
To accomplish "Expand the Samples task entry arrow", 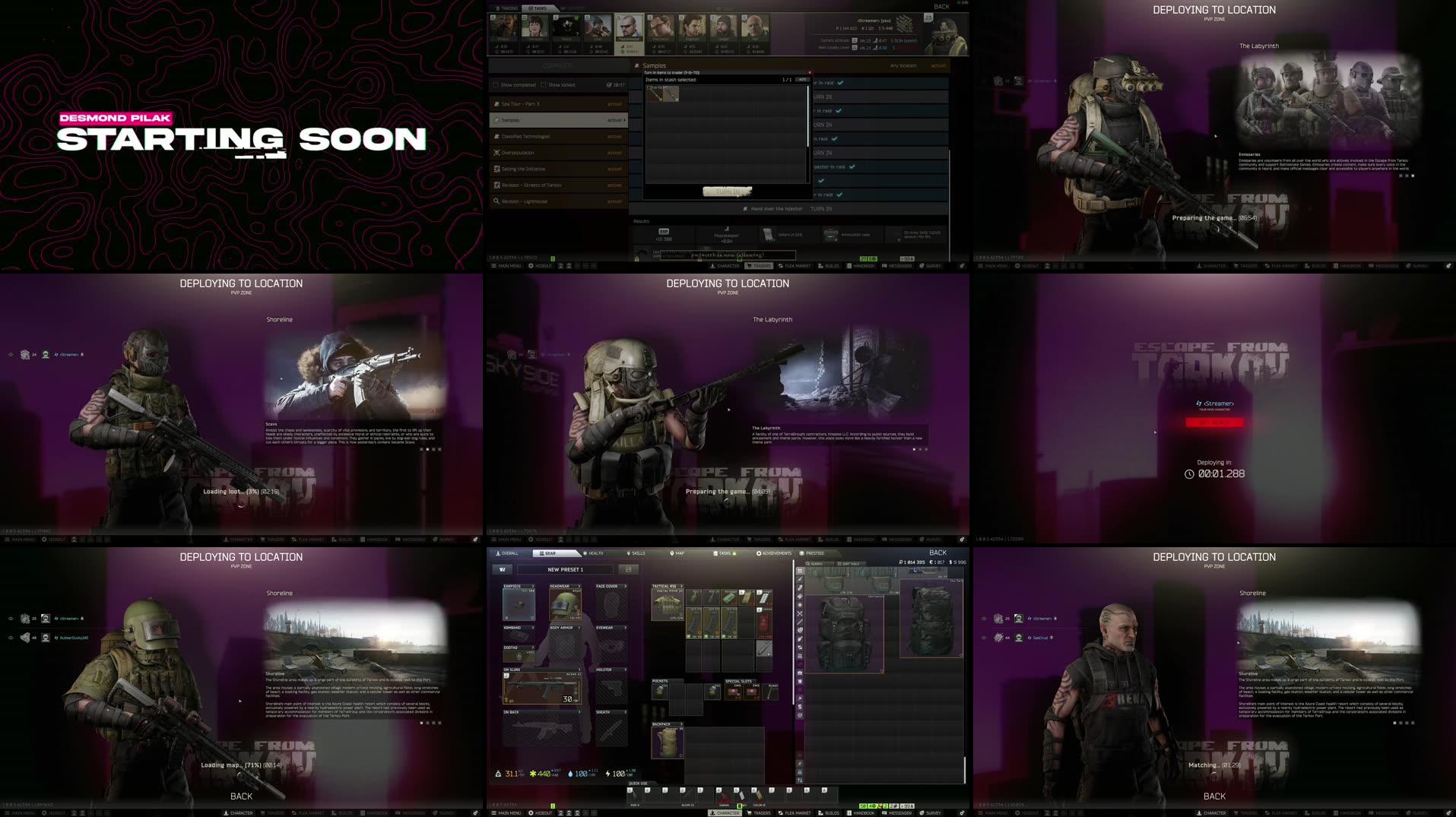I will [624, 120].
